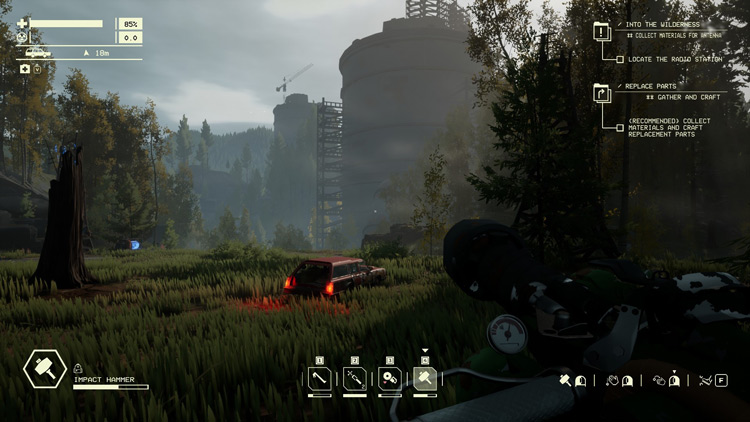Choose the hotbar slot 3 tool
Viewport: 750px width, 422px height.
coord(390,379)
